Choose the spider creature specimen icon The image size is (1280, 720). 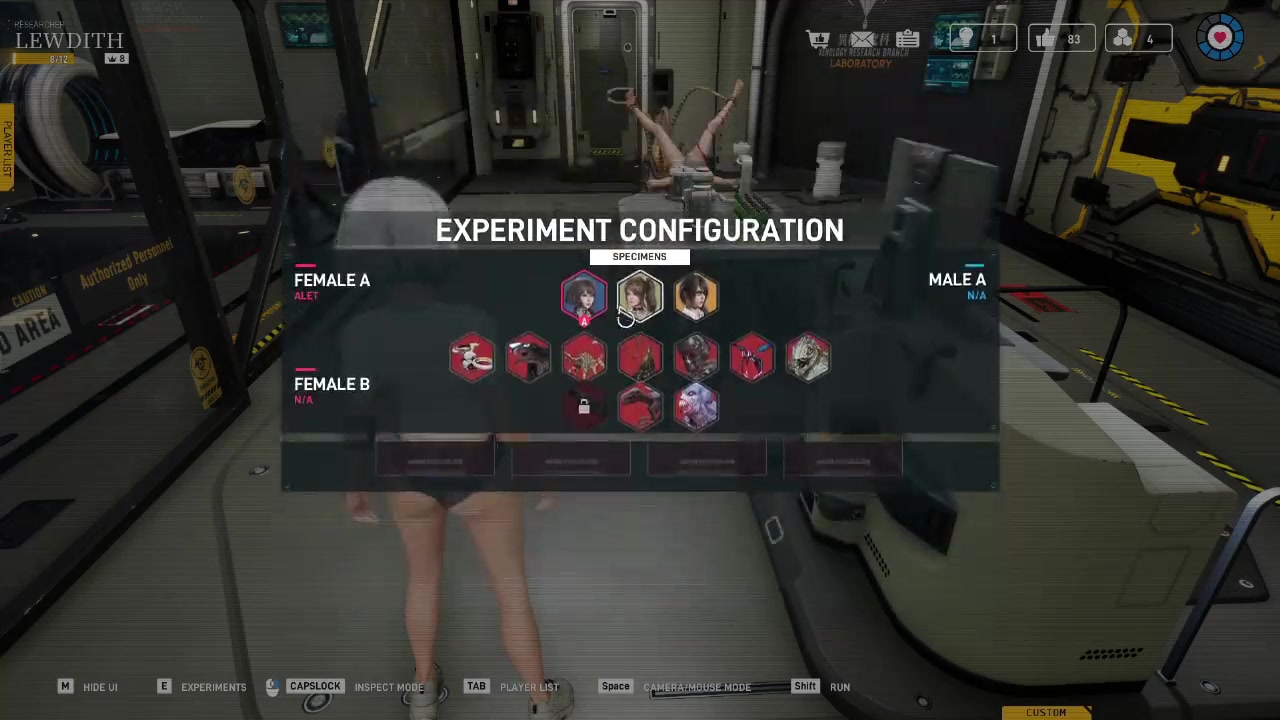(x=584, y=357)
